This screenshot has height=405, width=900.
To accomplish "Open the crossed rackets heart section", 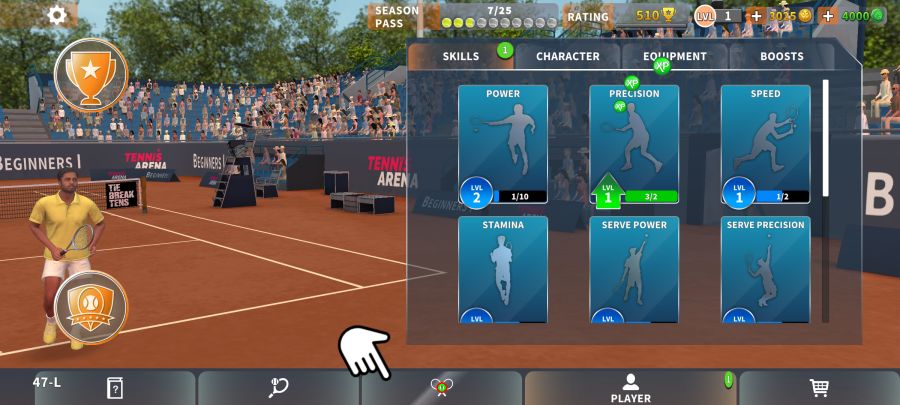I will pyautogui.click(x=442, y=388).
